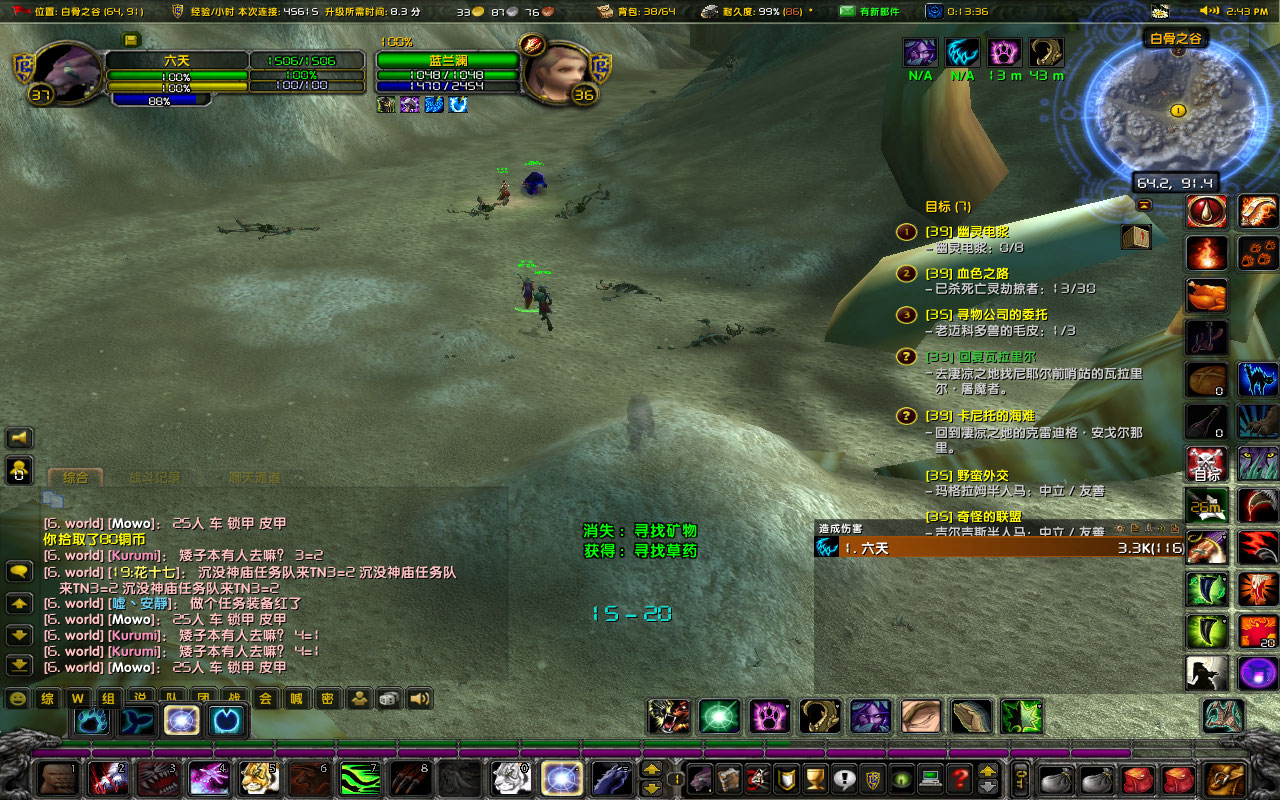Open the 综 chat channel selector

pyautogui.click(x=45, y=699)
